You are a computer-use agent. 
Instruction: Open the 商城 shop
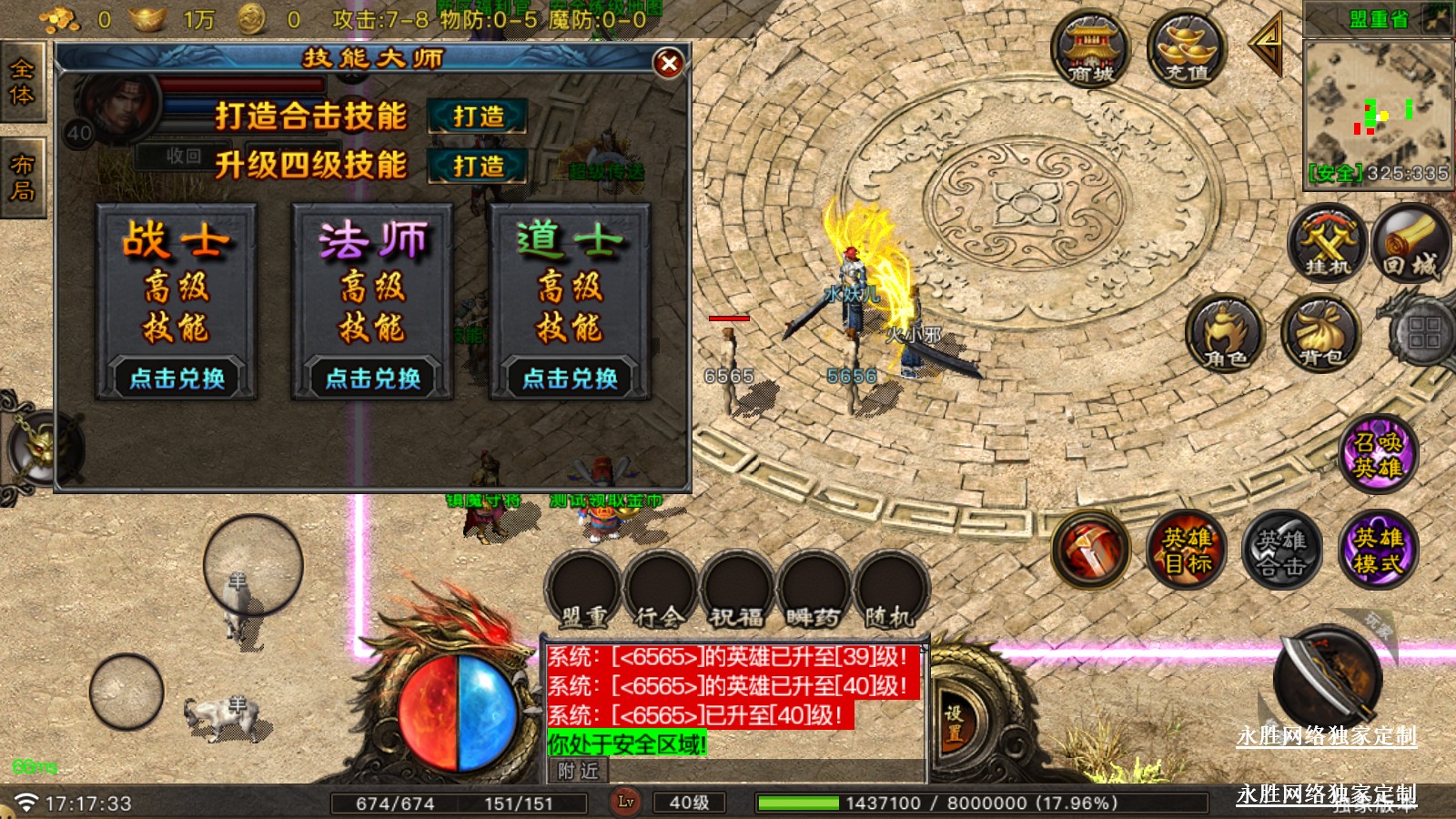tap(1090, 50)
